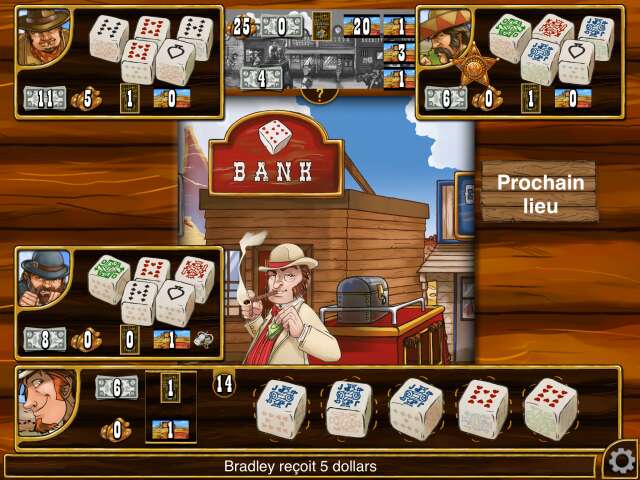Open settings with the gear icon
The height and width of the screenshot is (480, 640).
[x=620, y=460]
